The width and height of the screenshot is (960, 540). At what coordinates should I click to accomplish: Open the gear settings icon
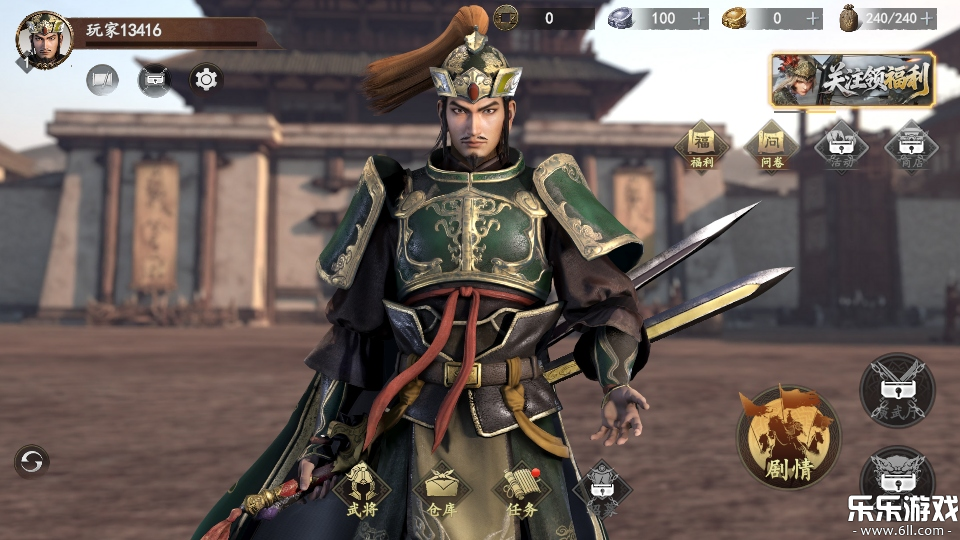206,79
